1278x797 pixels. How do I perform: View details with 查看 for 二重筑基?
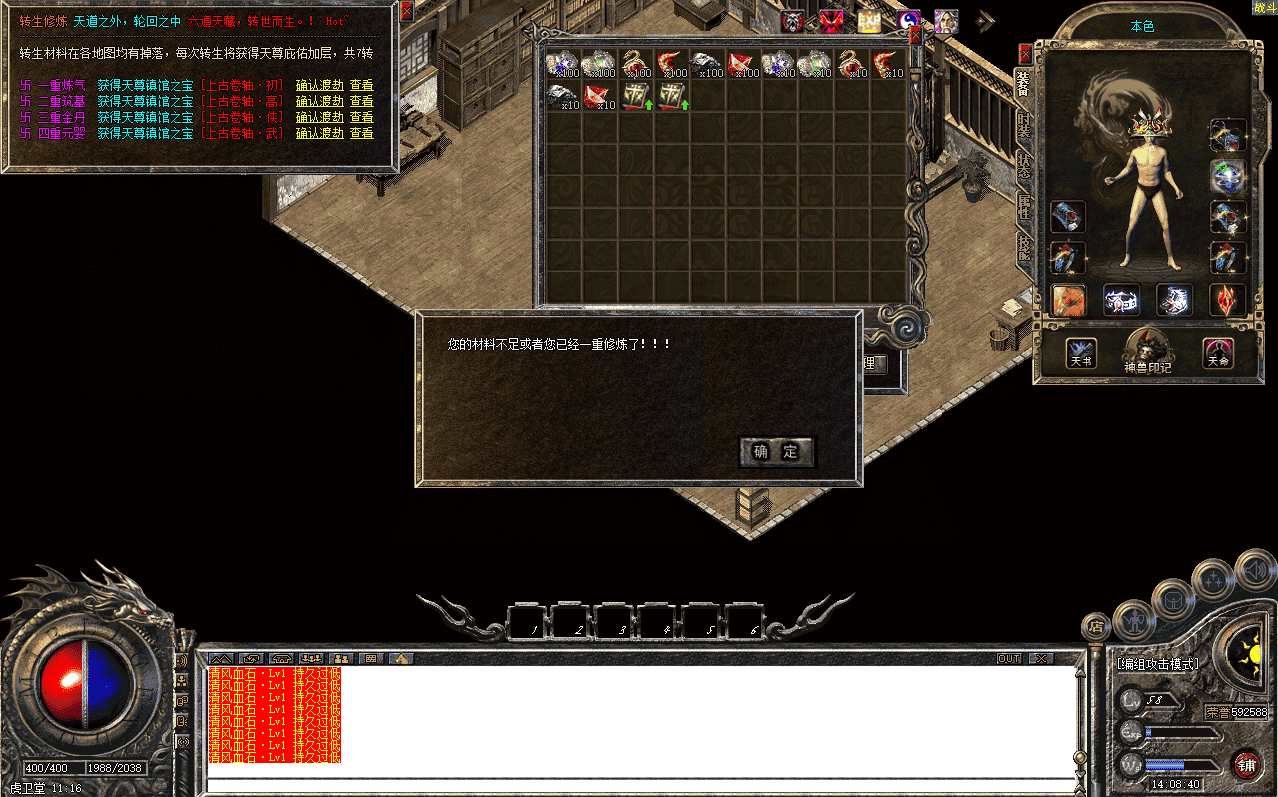pyautogui.click(x=361, y=101)
